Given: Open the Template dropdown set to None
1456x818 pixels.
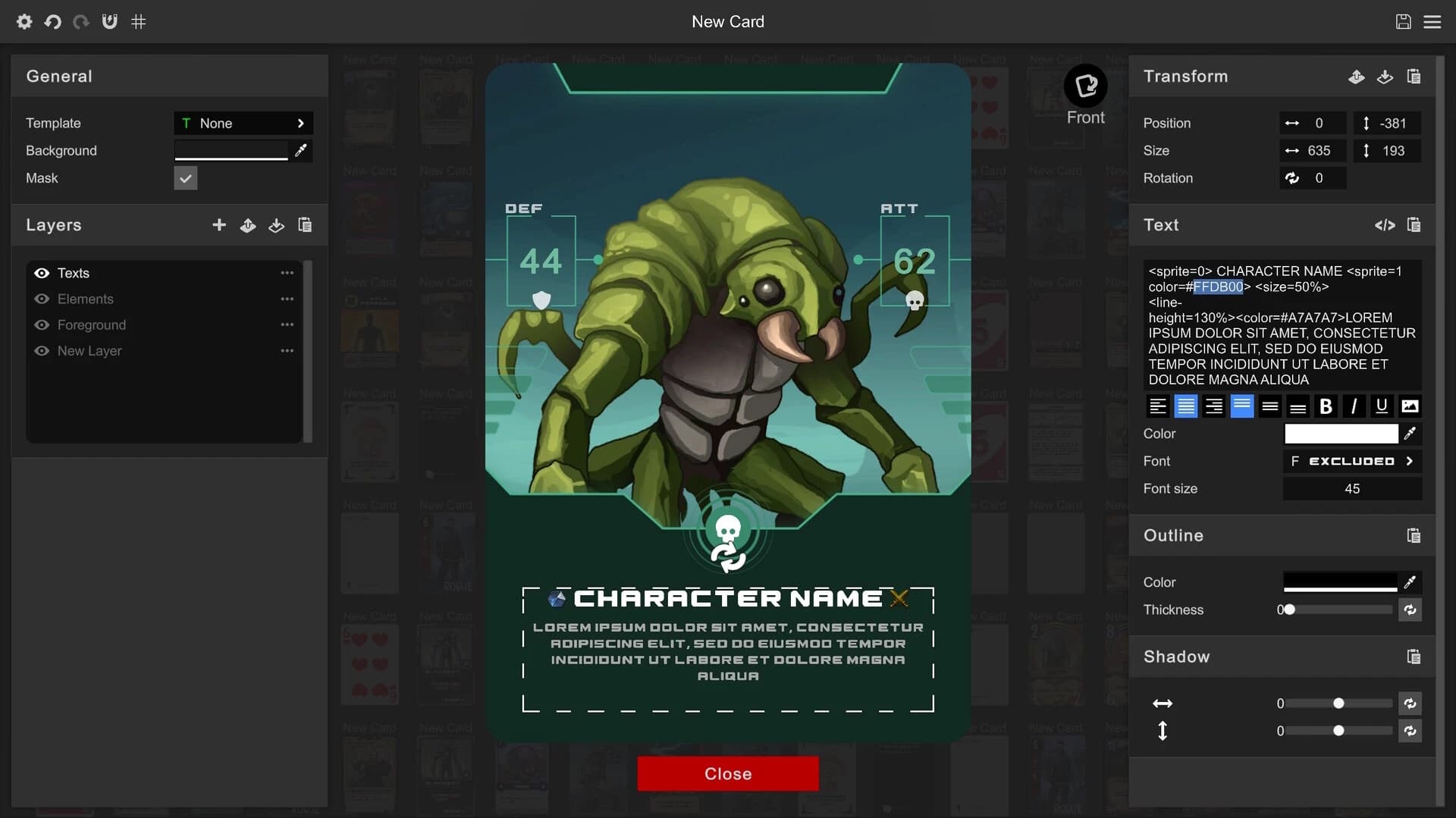Looking at the screenshot, I should coord(243,123).
